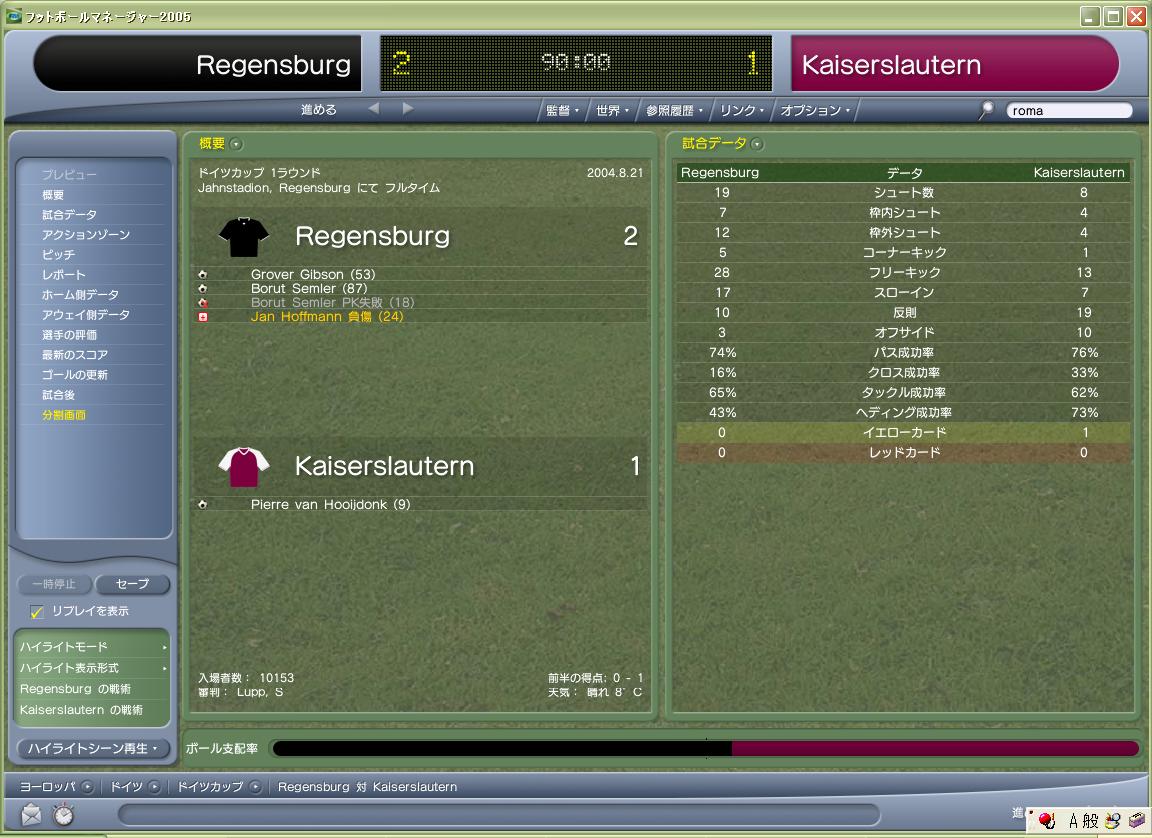
Task: Focus the search field containing roma
Action: (x=1068, y=111)
